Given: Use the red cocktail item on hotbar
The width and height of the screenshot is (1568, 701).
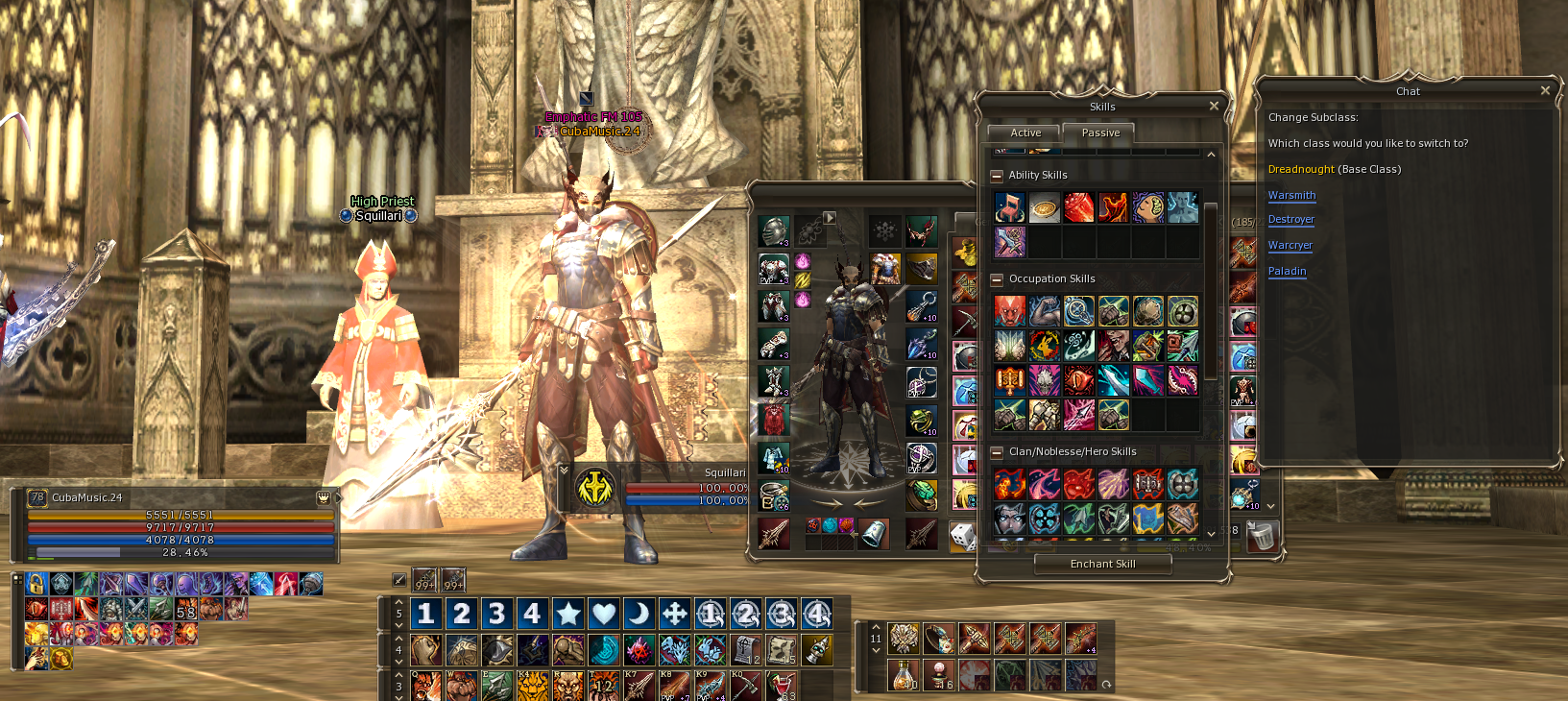Looking at the screenshot, I should [784, 686].
